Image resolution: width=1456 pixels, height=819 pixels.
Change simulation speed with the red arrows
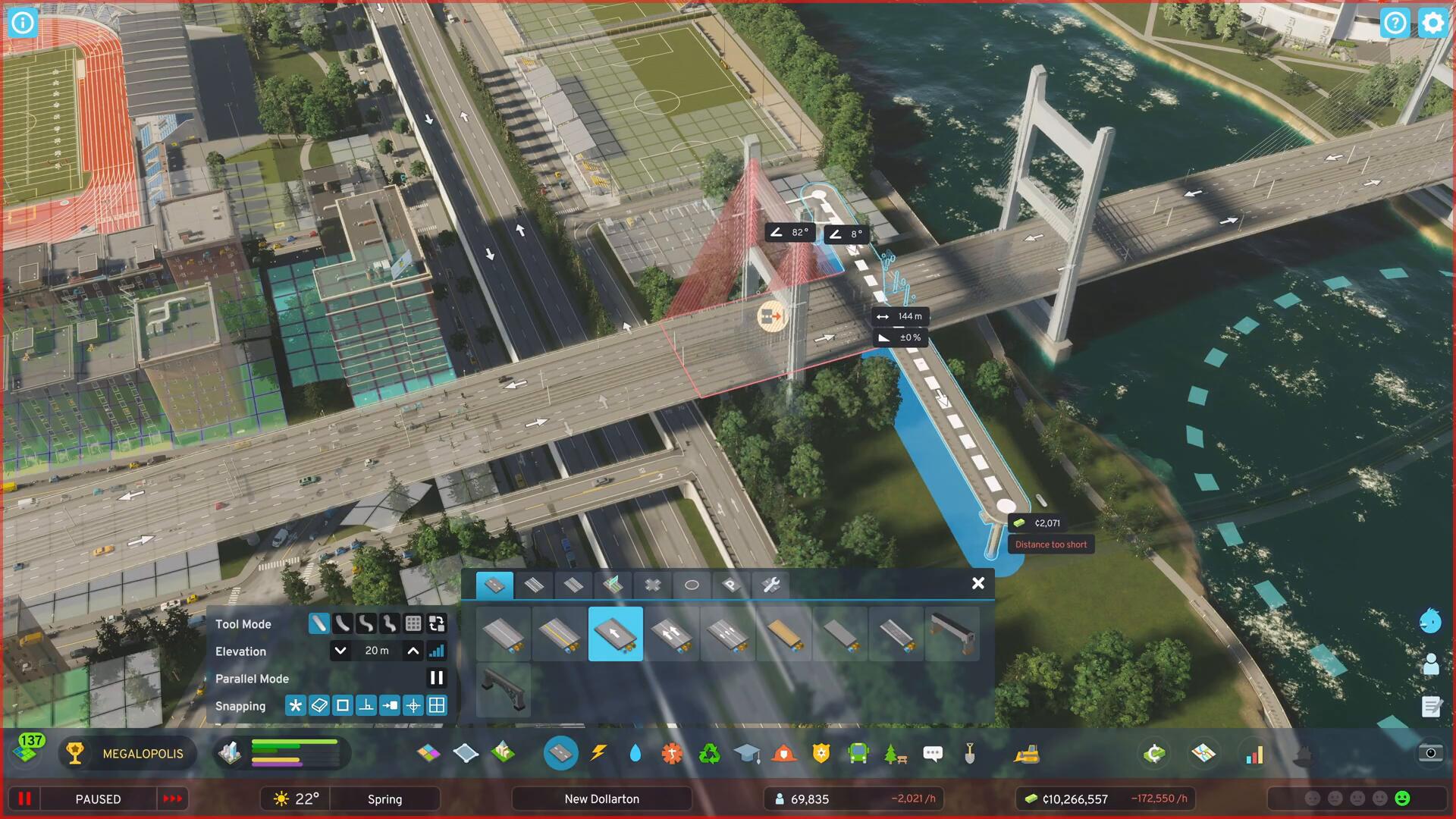[x=173, y=799]
